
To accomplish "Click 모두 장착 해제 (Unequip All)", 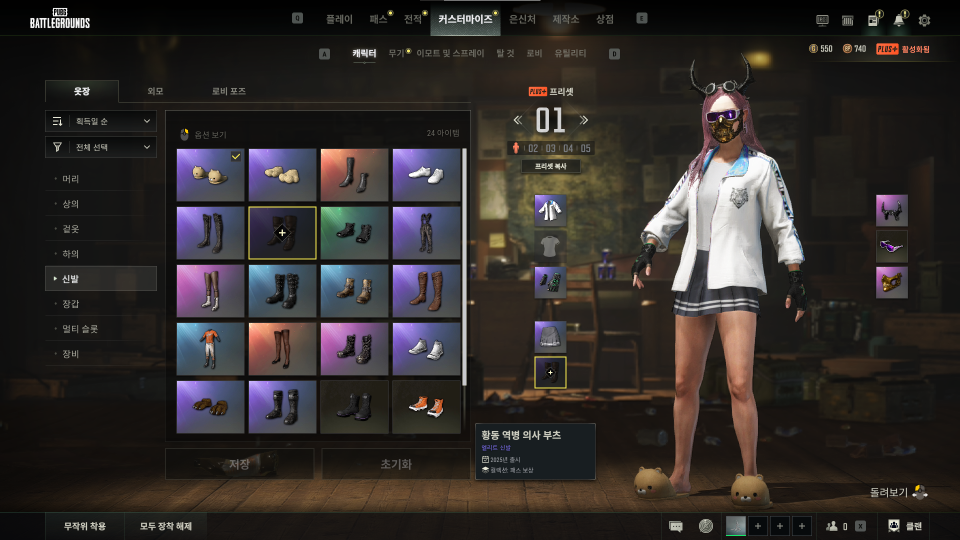I will point(166,526).
